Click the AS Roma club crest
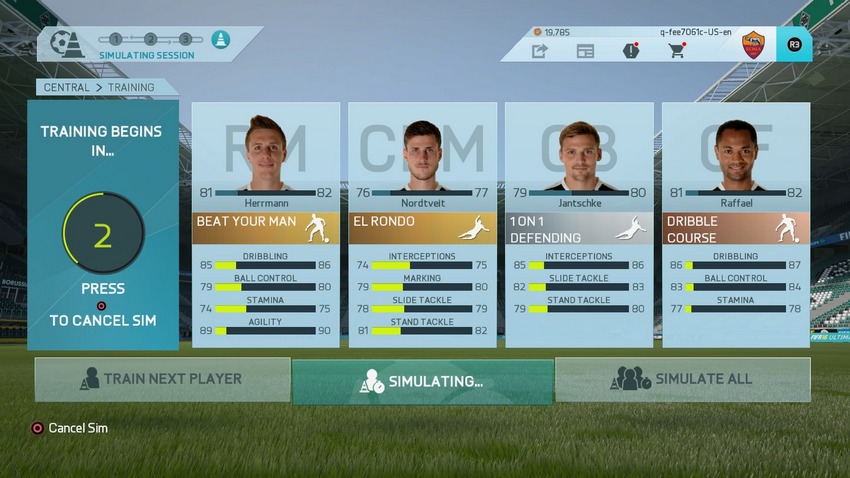Image resolution: width=850 pixels, height=478 pixels. point(753,45)
